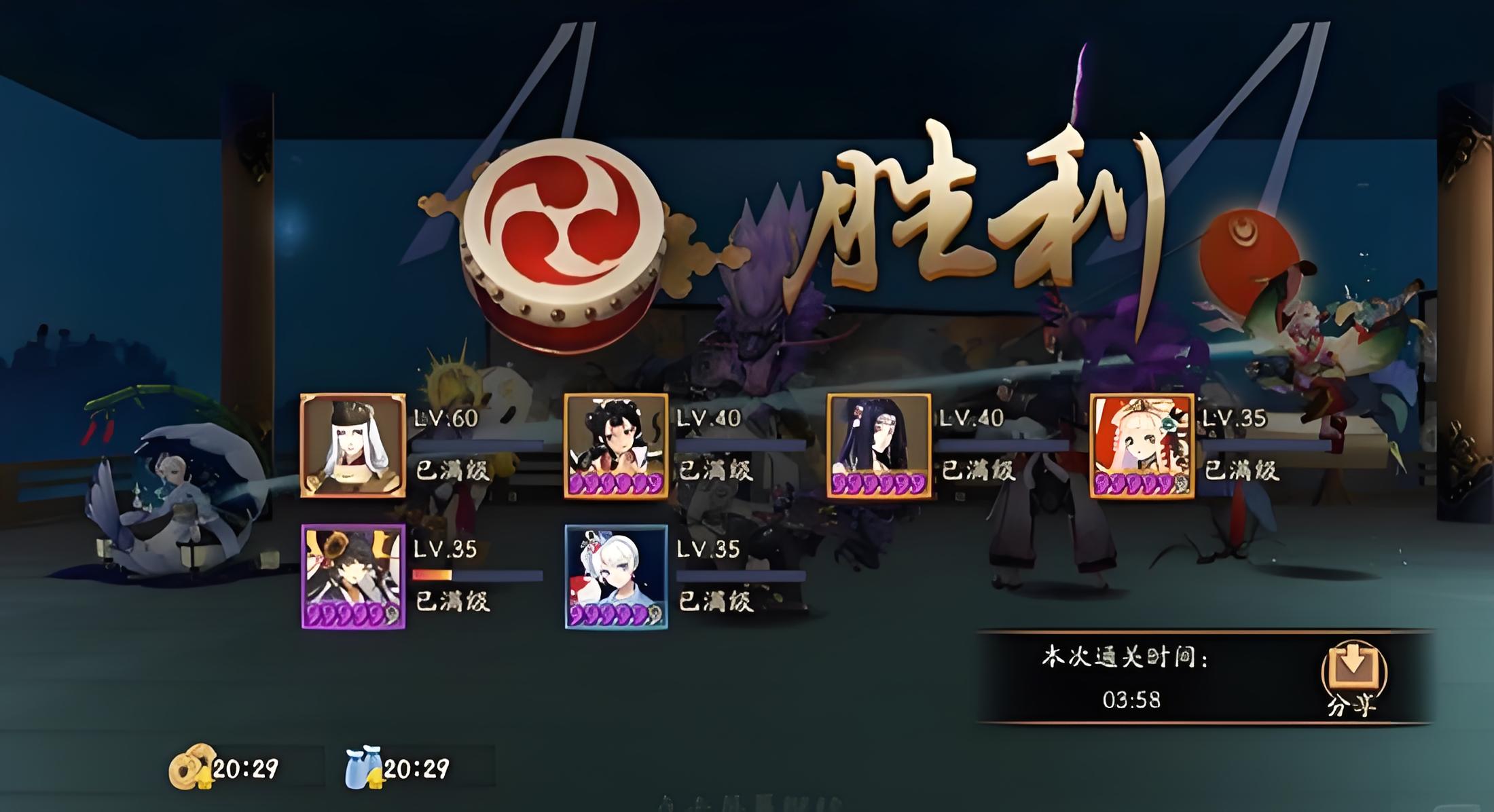The image size is (1494, 812).
Task: Pick the red-background blonde shikigami portrait
Action: coord(1142,445)
